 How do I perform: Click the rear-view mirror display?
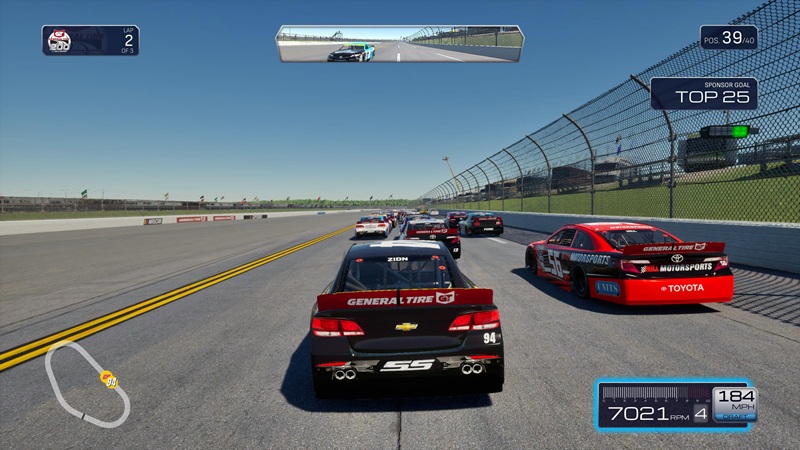pos(399,44)
